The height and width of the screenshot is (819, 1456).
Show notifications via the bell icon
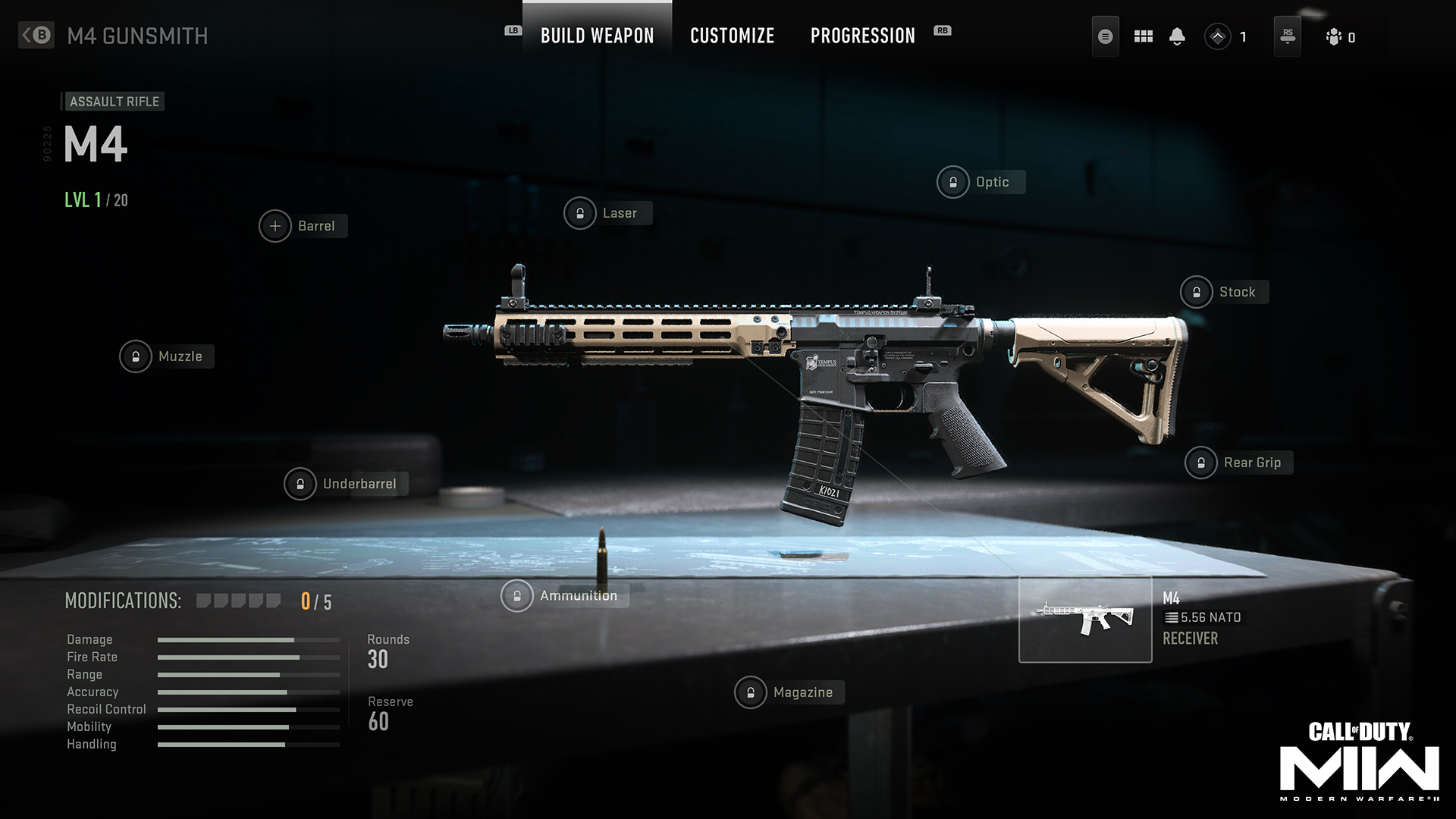point(1177,36)
